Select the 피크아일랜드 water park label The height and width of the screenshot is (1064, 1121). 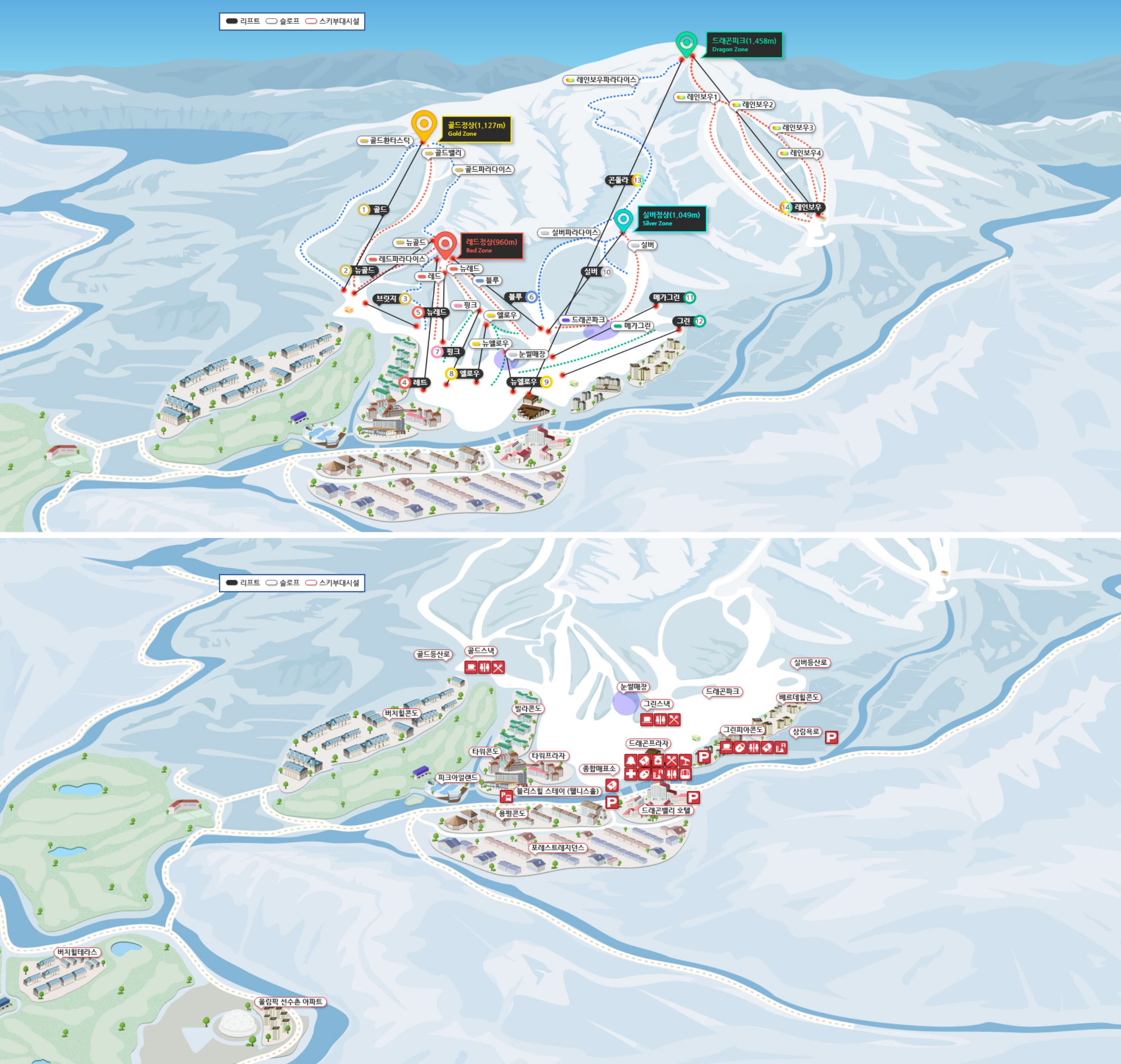(x=458, y=778)
